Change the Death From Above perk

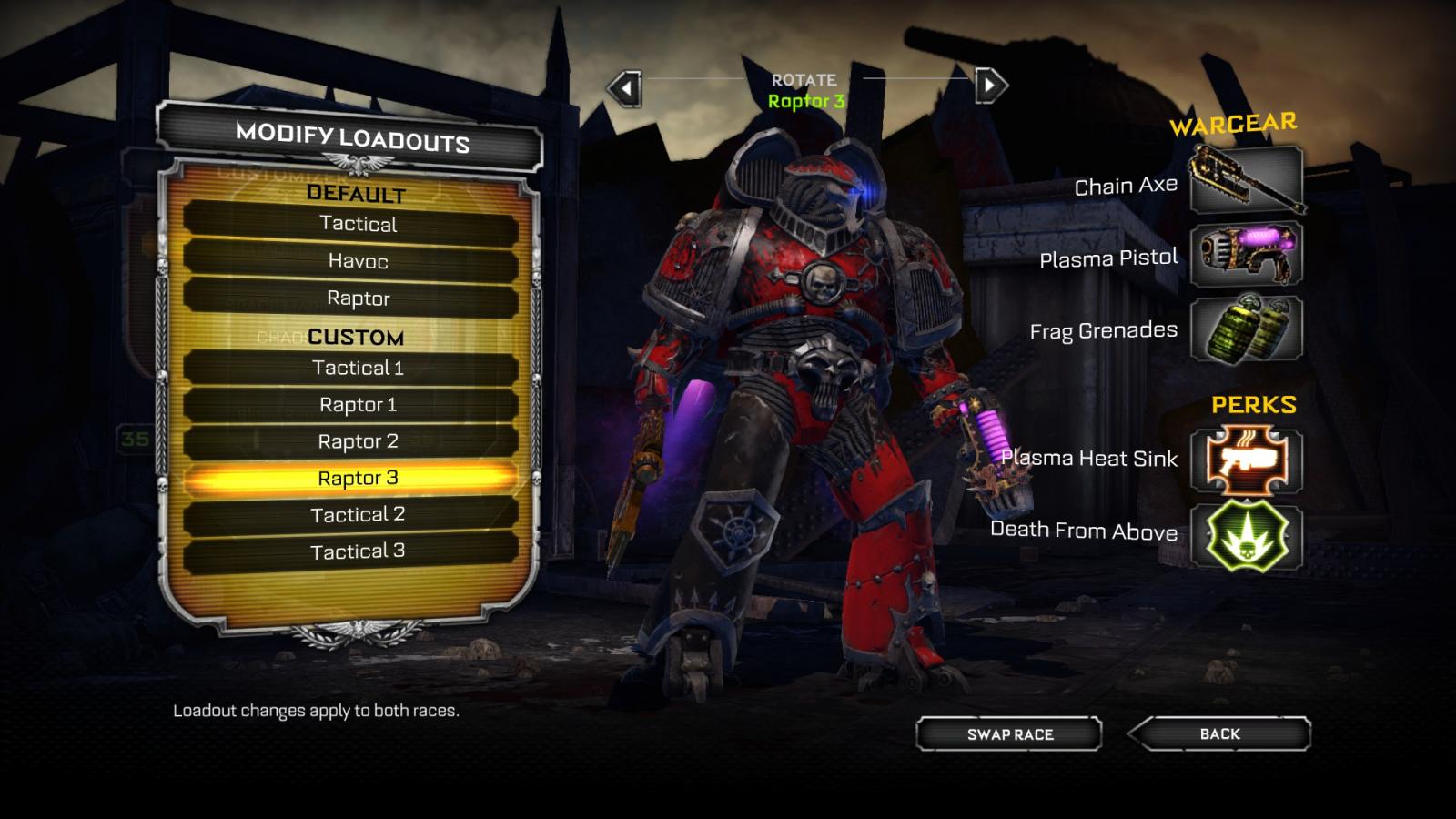[x=1246, y=535]
